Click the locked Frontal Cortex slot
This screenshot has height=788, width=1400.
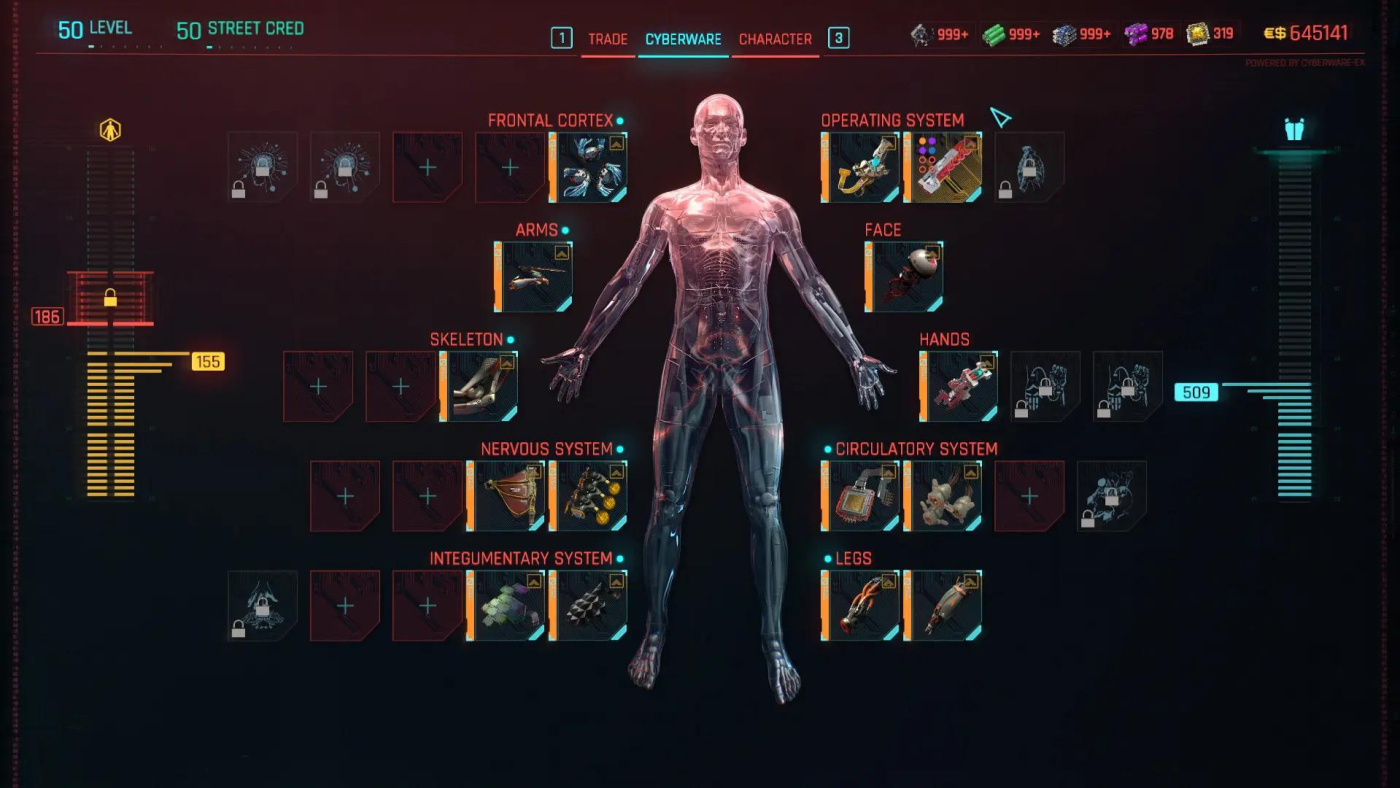point(262,167)
